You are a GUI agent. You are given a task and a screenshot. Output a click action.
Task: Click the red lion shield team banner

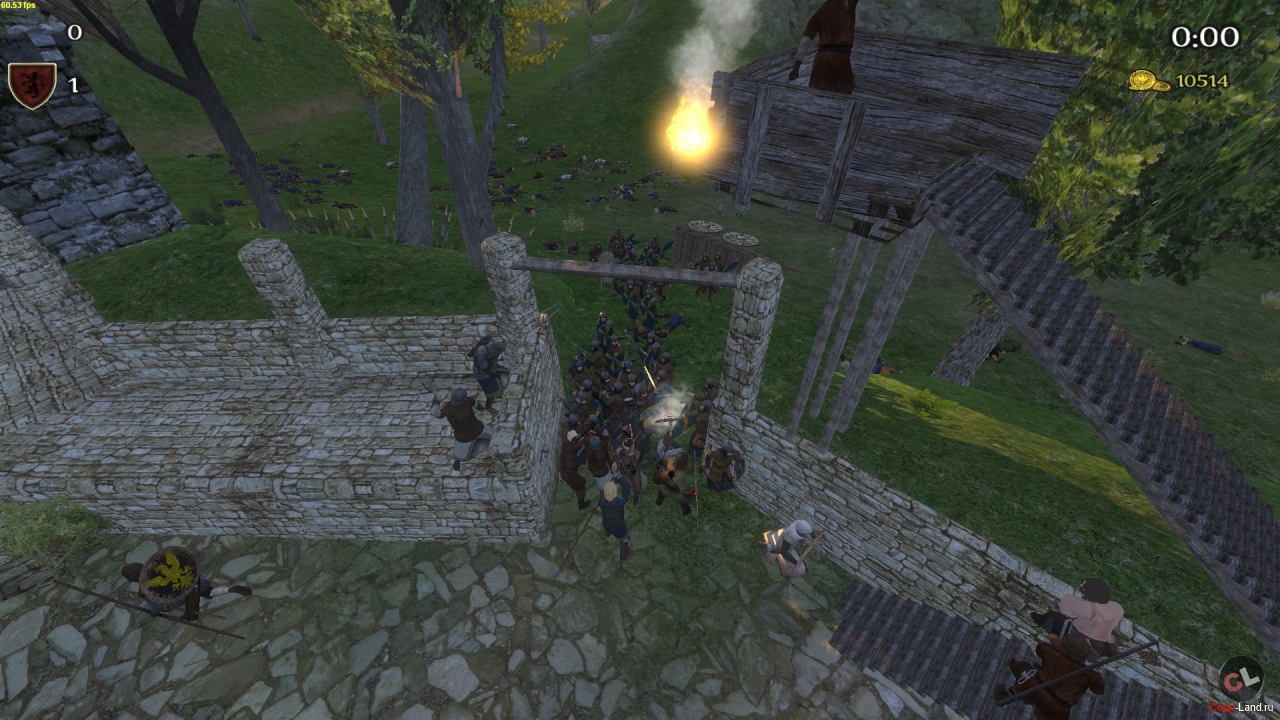click(x=31, y=84)
